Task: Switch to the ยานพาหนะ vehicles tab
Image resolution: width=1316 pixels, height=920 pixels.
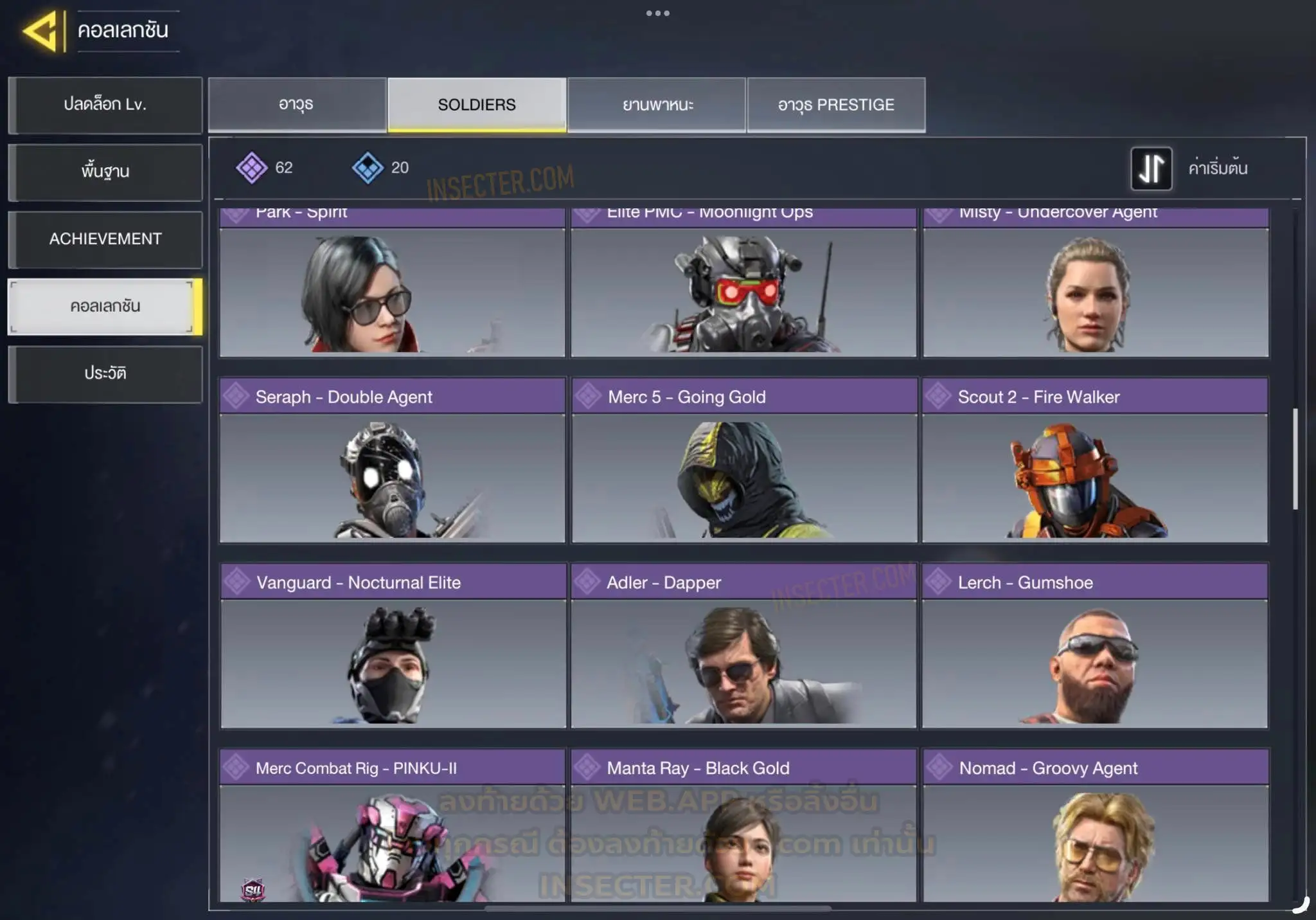Action: 657,105
